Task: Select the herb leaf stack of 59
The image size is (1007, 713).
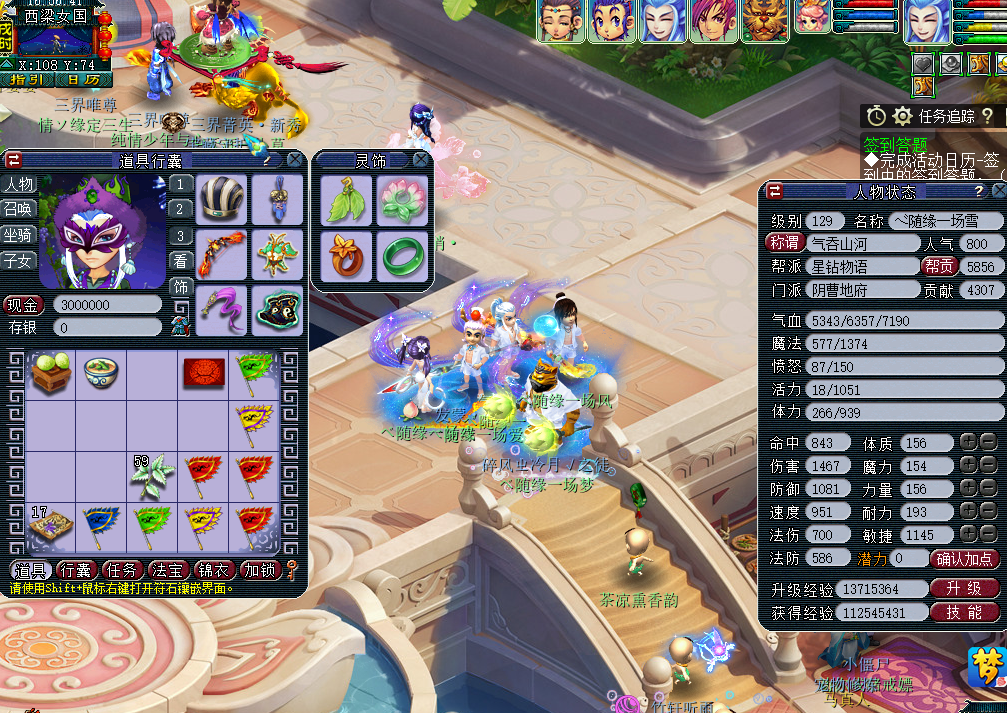Action: pos(153,477)
